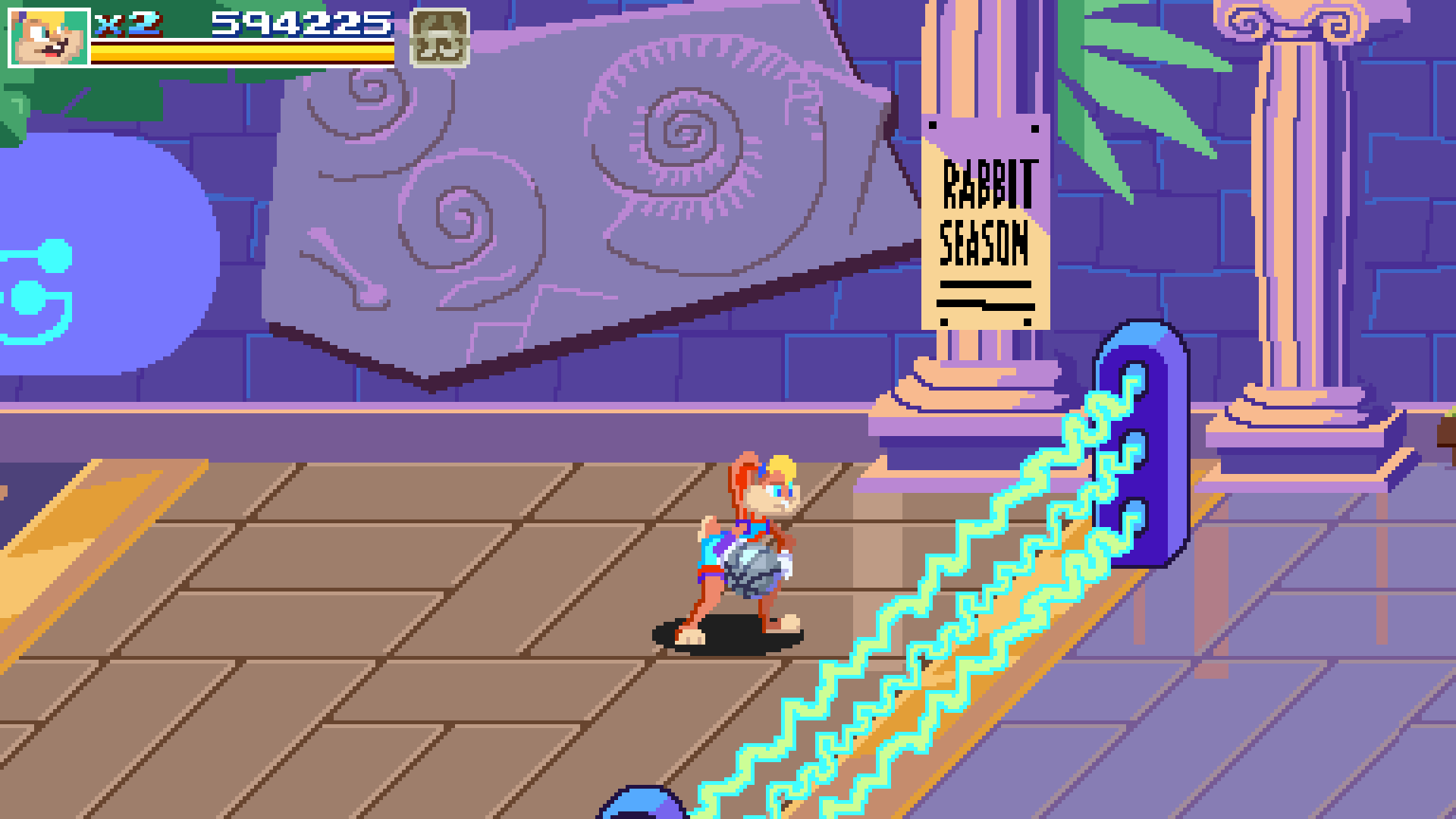
Task: Click the player character in the arena
Action: coord(743,546)
